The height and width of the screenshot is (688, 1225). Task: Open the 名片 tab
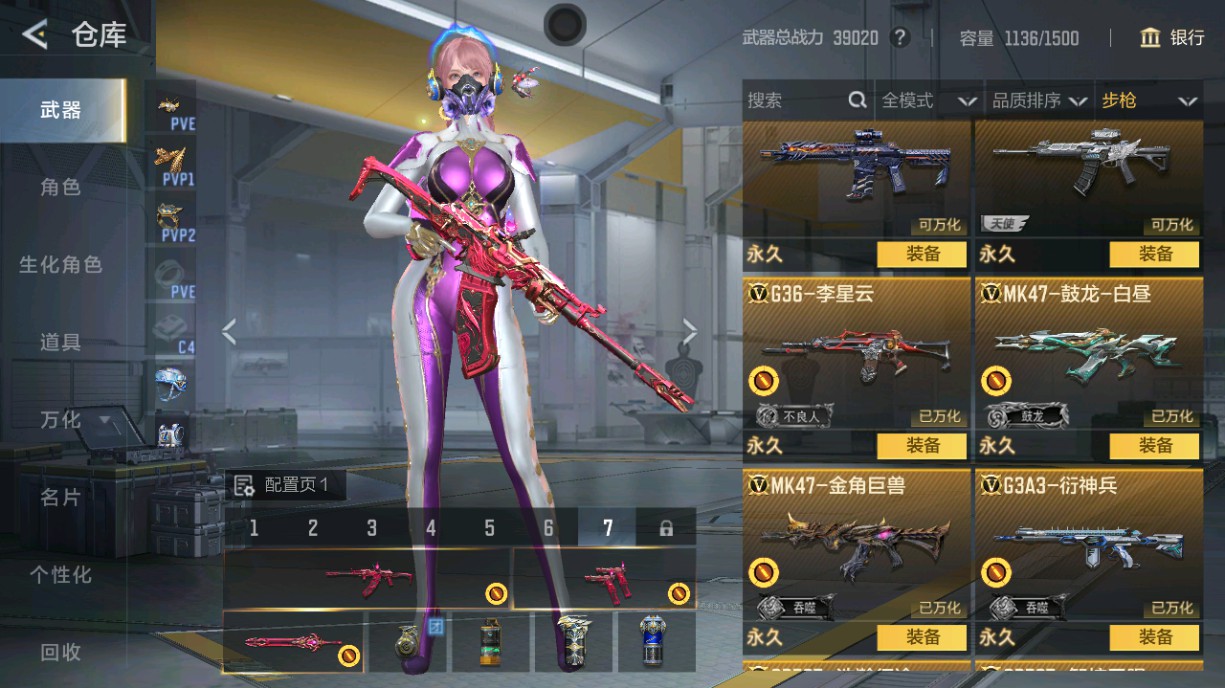pyautogui.click(x=60, y=497)
